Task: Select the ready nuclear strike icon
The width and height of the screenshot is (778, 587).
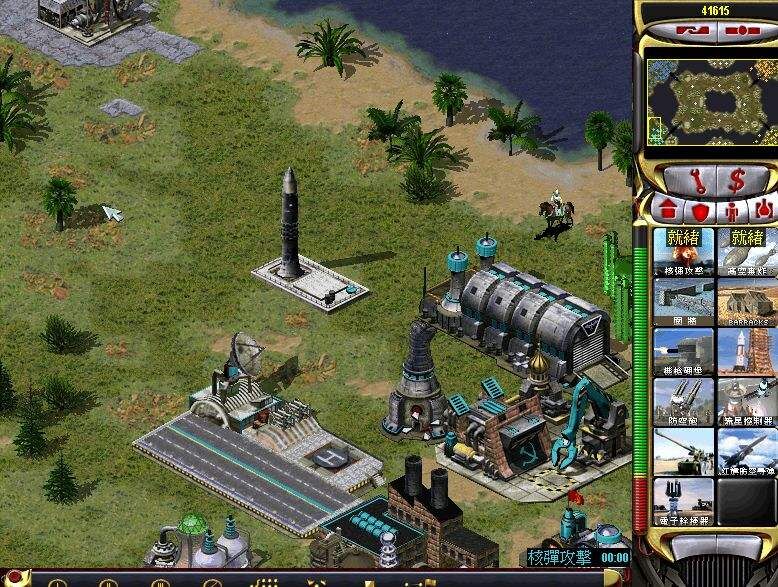Action: click(x=683, y=251)
